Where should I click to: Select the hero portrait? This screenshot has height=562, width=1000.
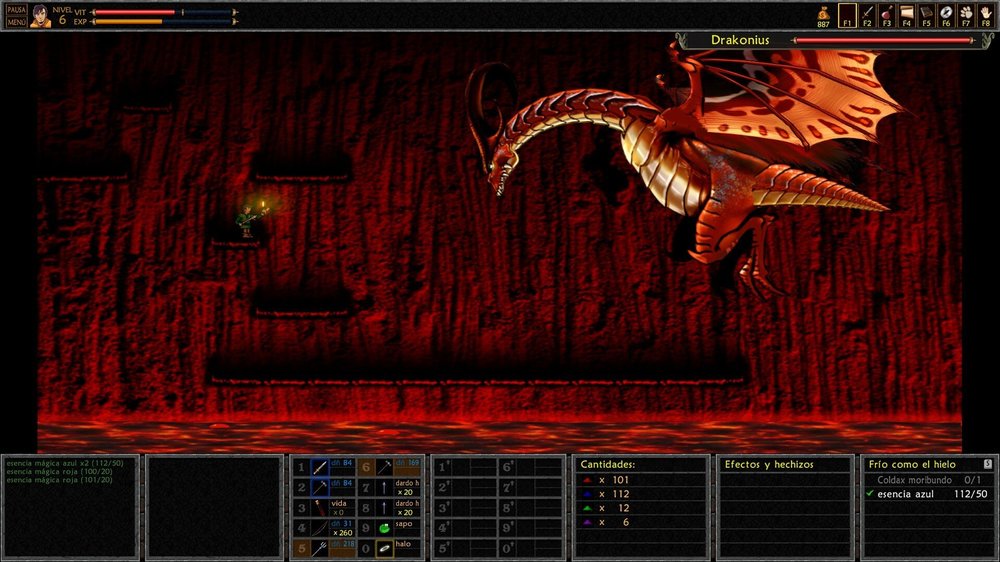click(x=40, y=15)
